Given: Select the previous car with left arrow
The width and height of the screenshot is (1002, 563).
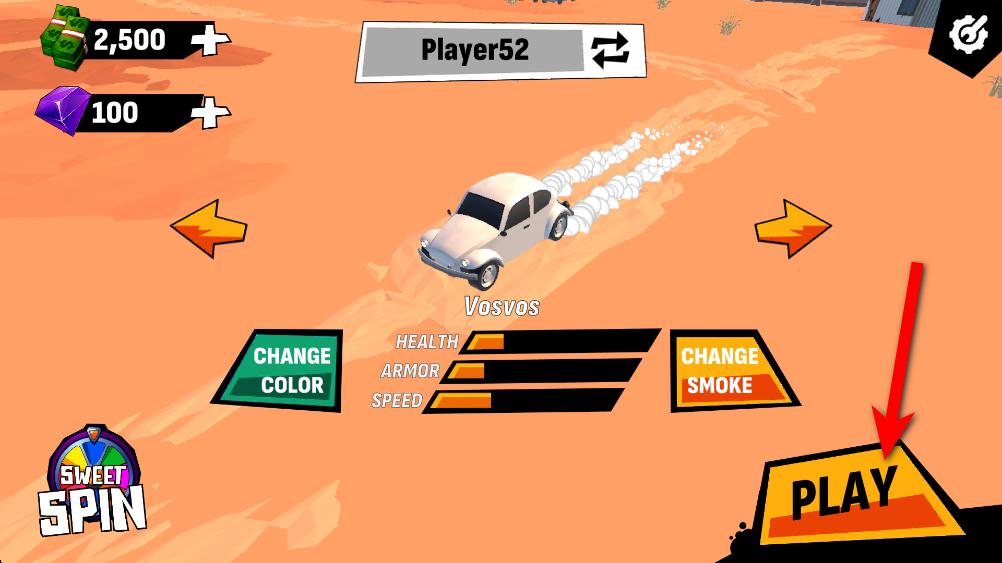Looking at the screenshot, I should (x=209, y=228).
